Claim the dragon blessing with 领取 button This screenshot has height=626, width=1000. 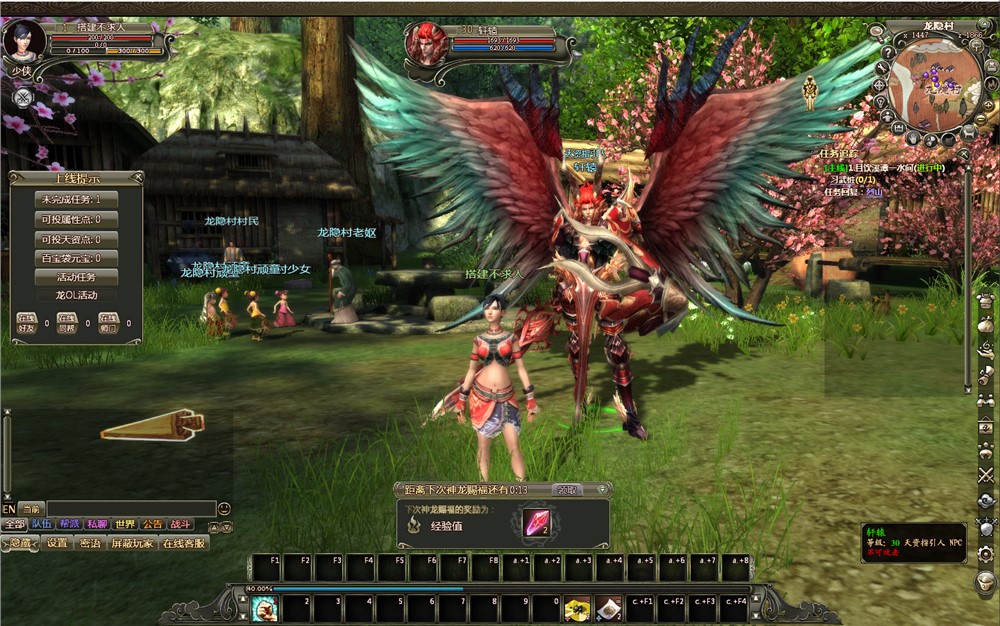click(x=567, y=490)
